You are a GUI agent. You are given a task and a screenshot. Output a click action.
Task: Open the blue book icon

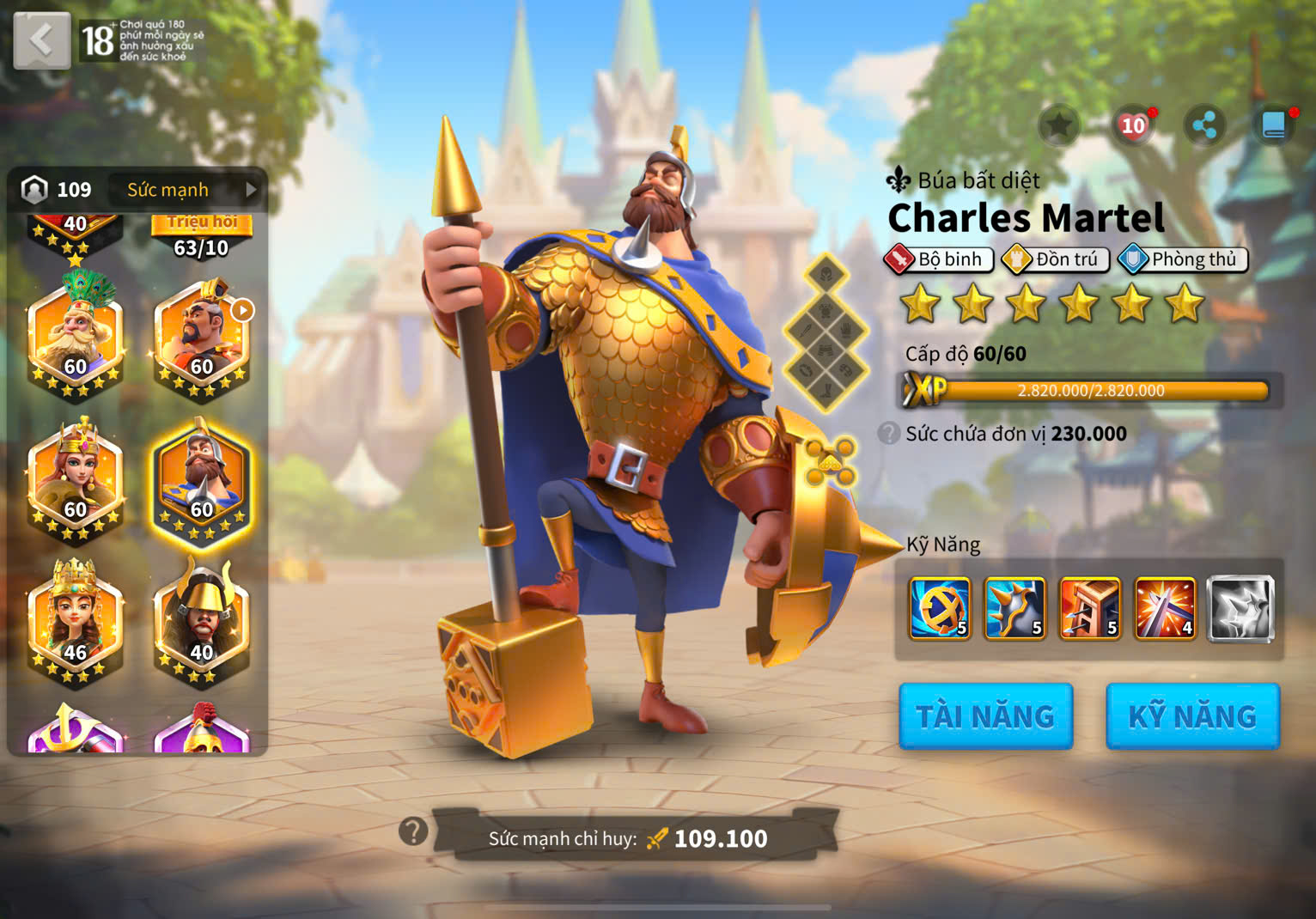[1274, 126]
